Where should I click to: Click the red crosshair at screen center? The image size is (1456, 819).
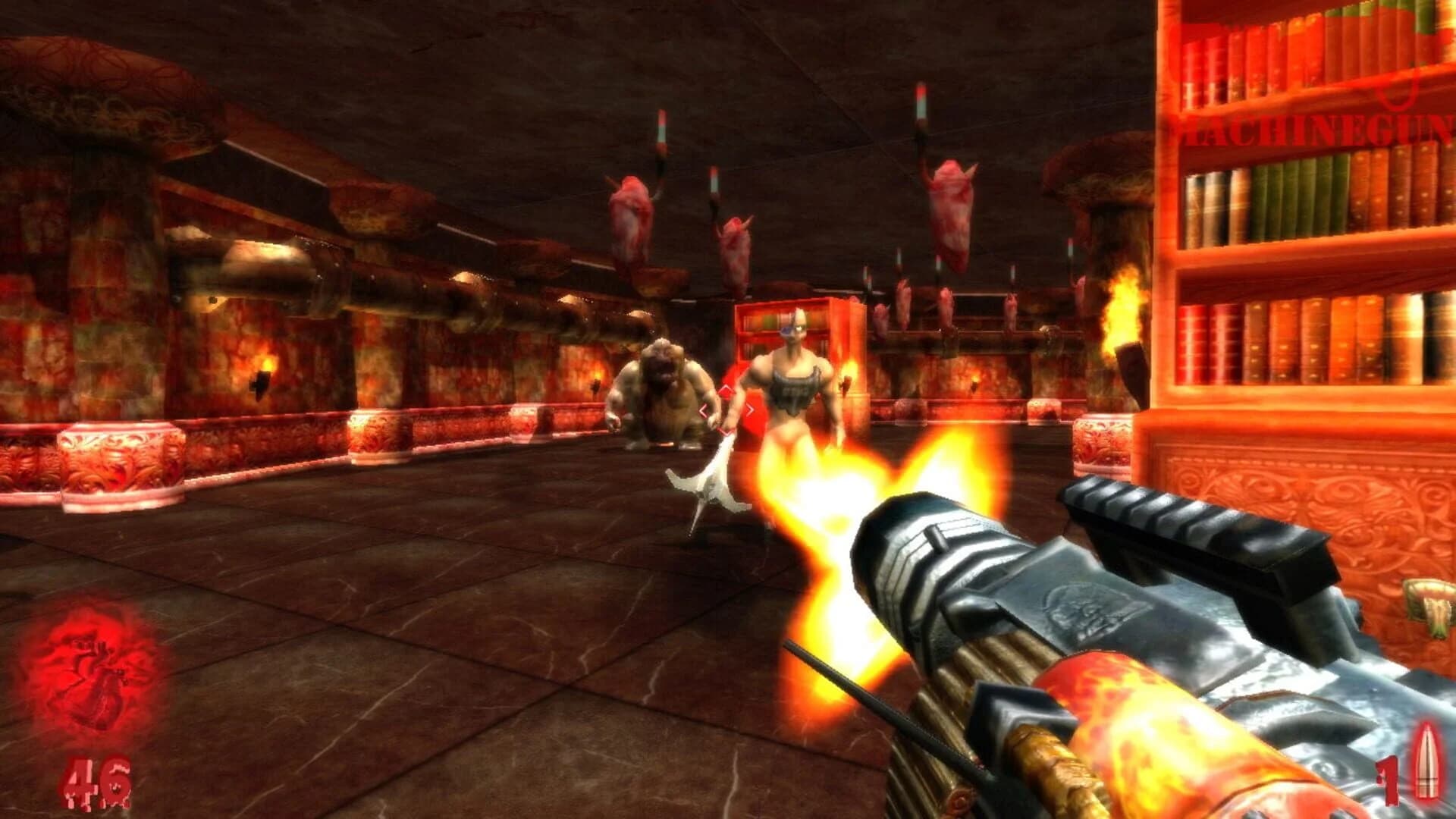click(726, 409)
